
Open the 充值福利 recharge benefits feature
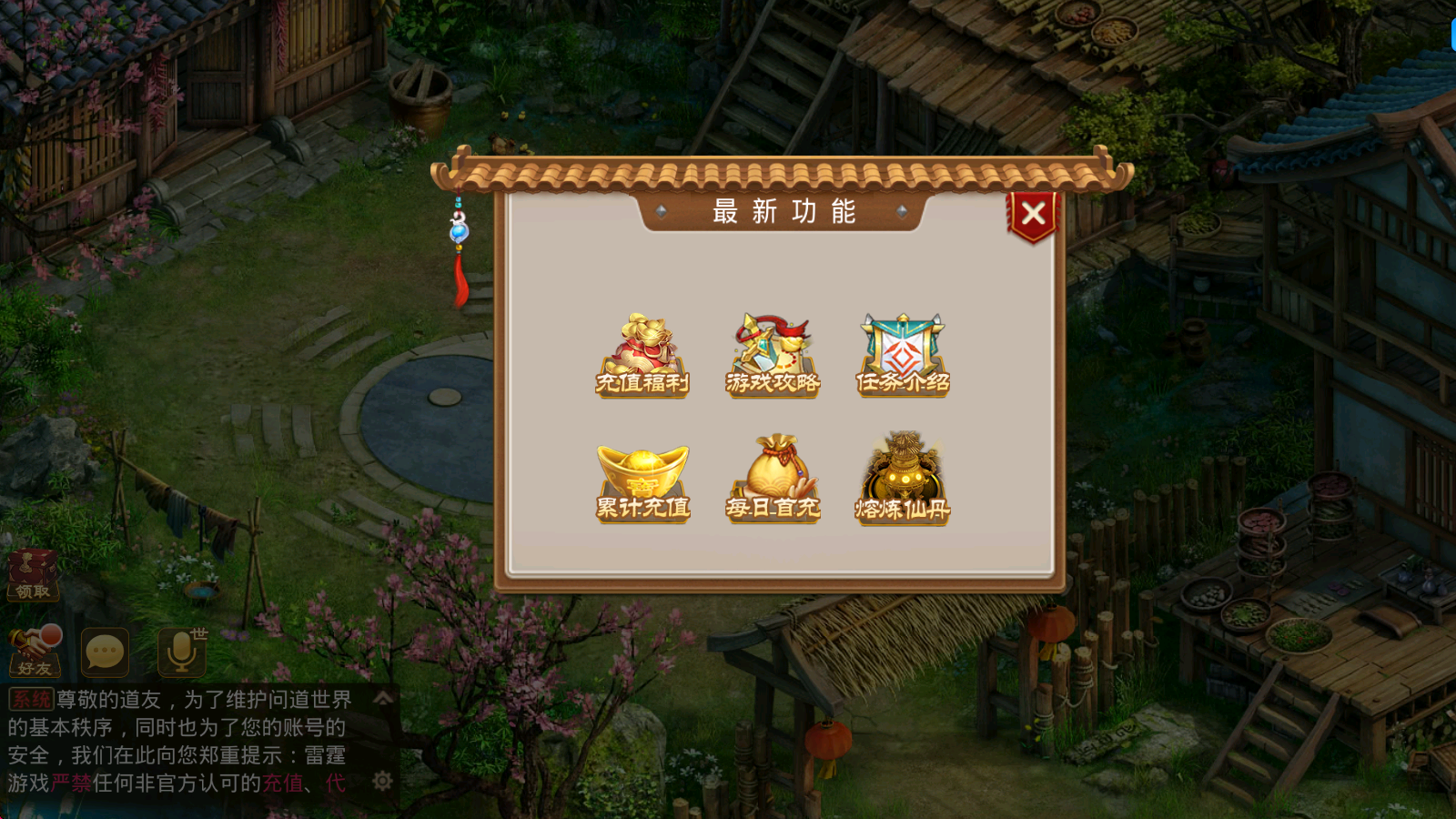coord(642,355)
